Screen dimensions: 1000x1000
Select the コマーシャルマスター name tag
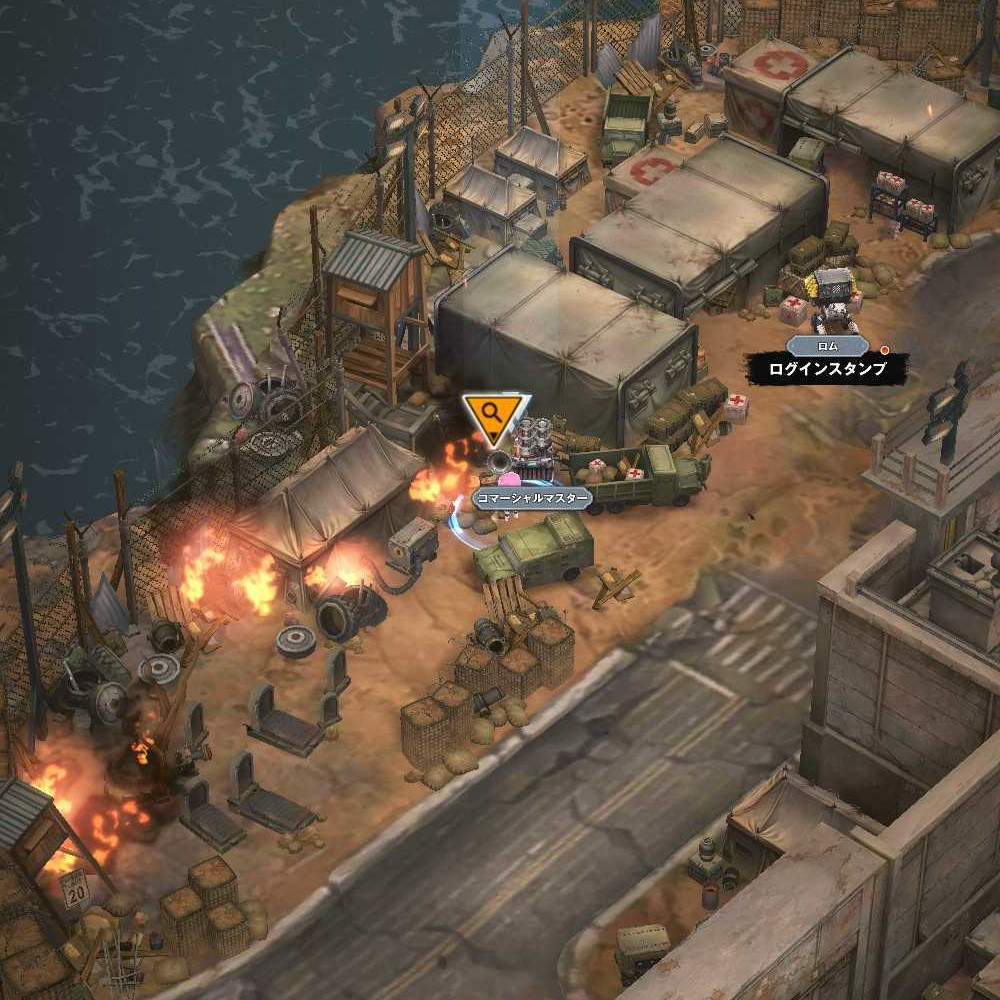click(531, 497)
